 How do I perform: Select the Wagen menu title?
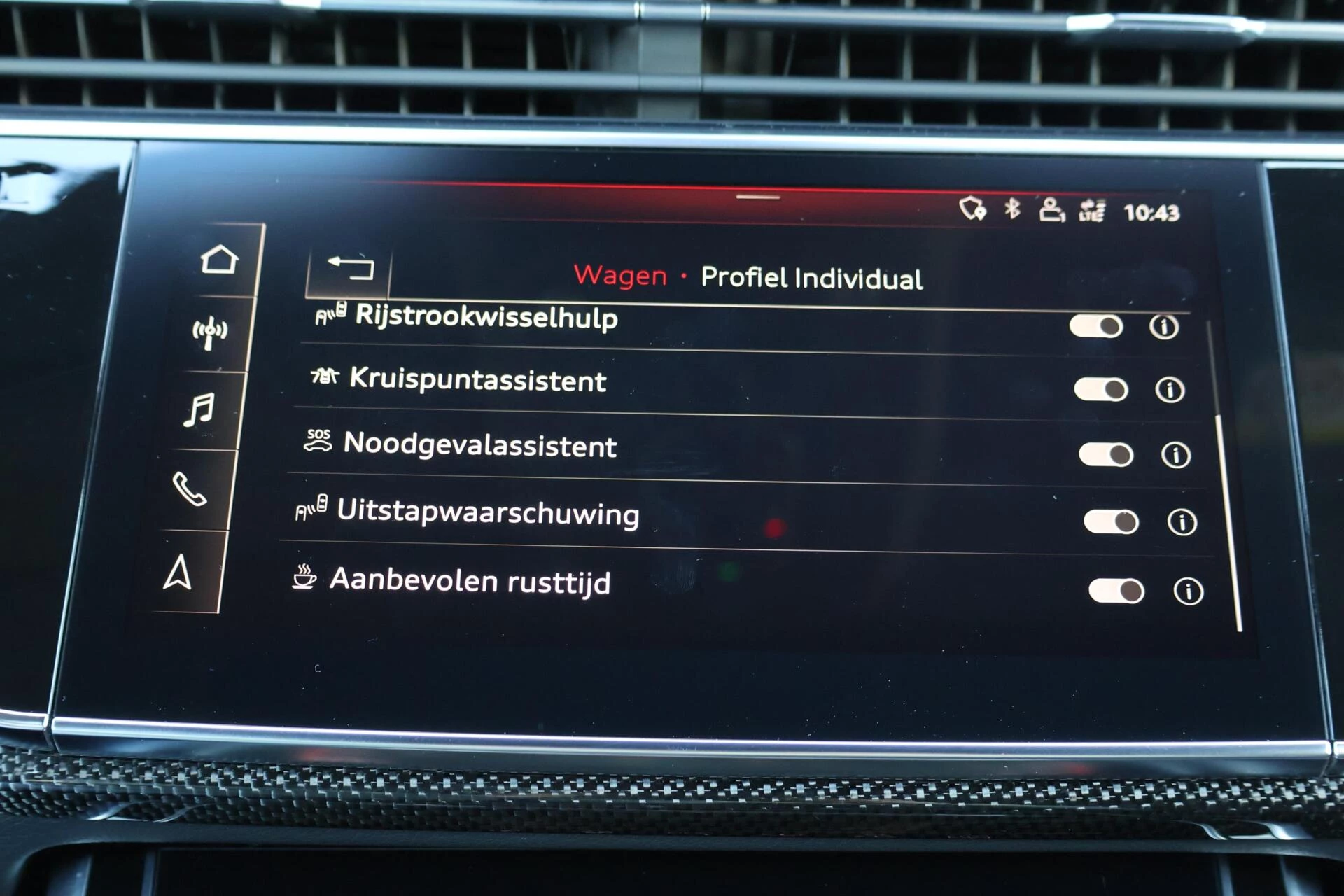(x=619, y=276)
